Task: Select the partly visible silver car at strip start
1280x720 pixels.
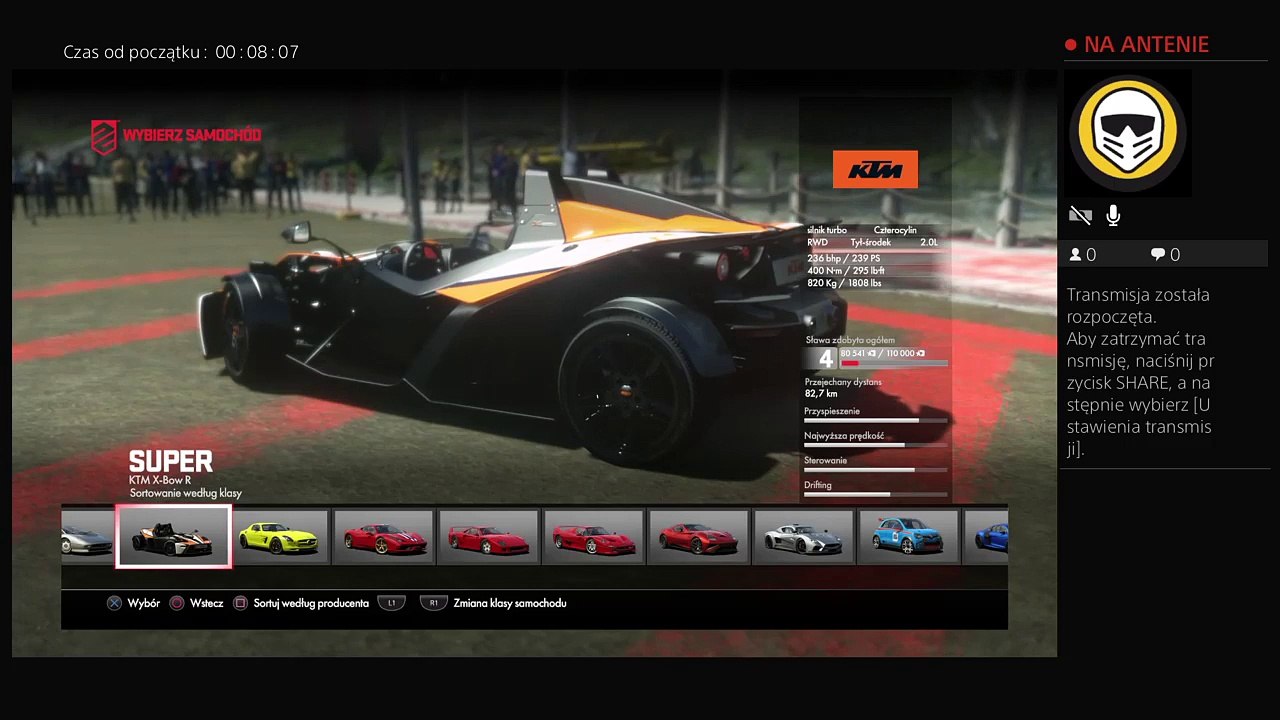Action: (x=87, y=537)
